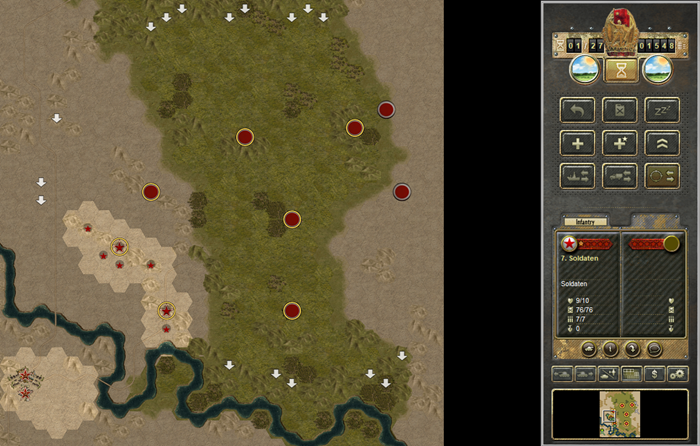700x446 pixels.
Task: Open game options with the gears button
Action: 677,374
